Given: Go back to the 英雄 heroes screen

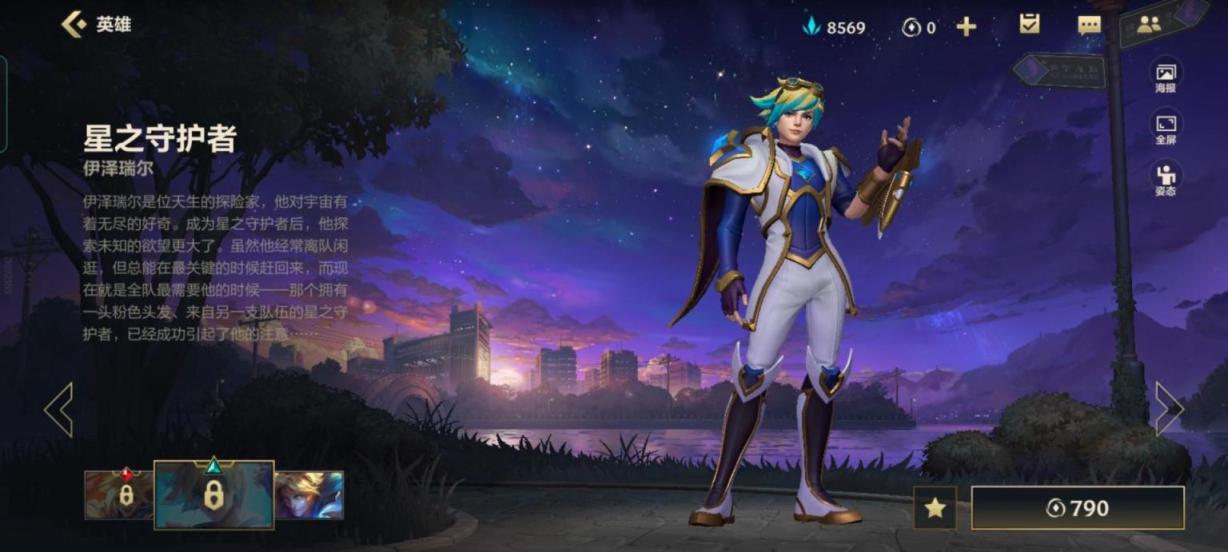Looking at the screenshot, I should [96, 25].
